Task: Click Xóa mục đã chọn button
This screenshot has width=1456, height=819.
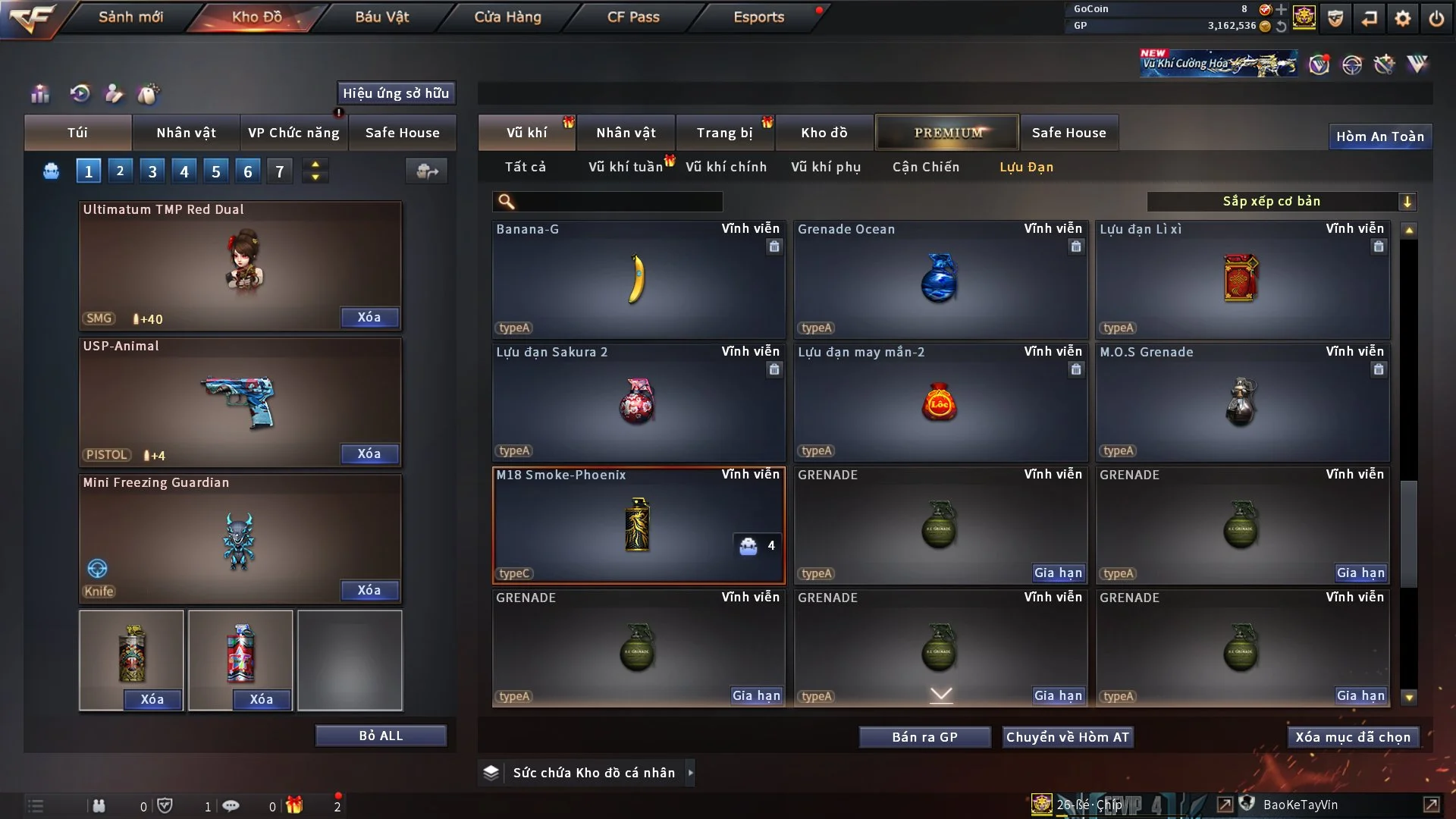Action: 1353,737
